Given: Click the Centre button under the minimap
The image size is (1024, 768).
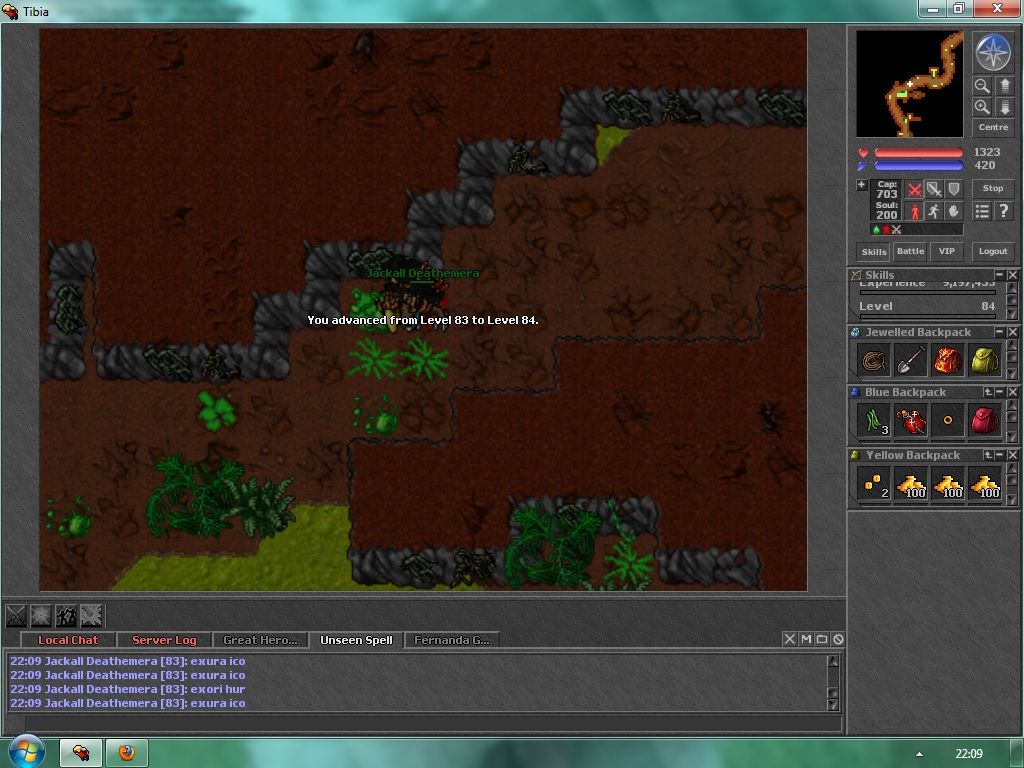Looking at the screenshot, I should [x=993, y=127].
